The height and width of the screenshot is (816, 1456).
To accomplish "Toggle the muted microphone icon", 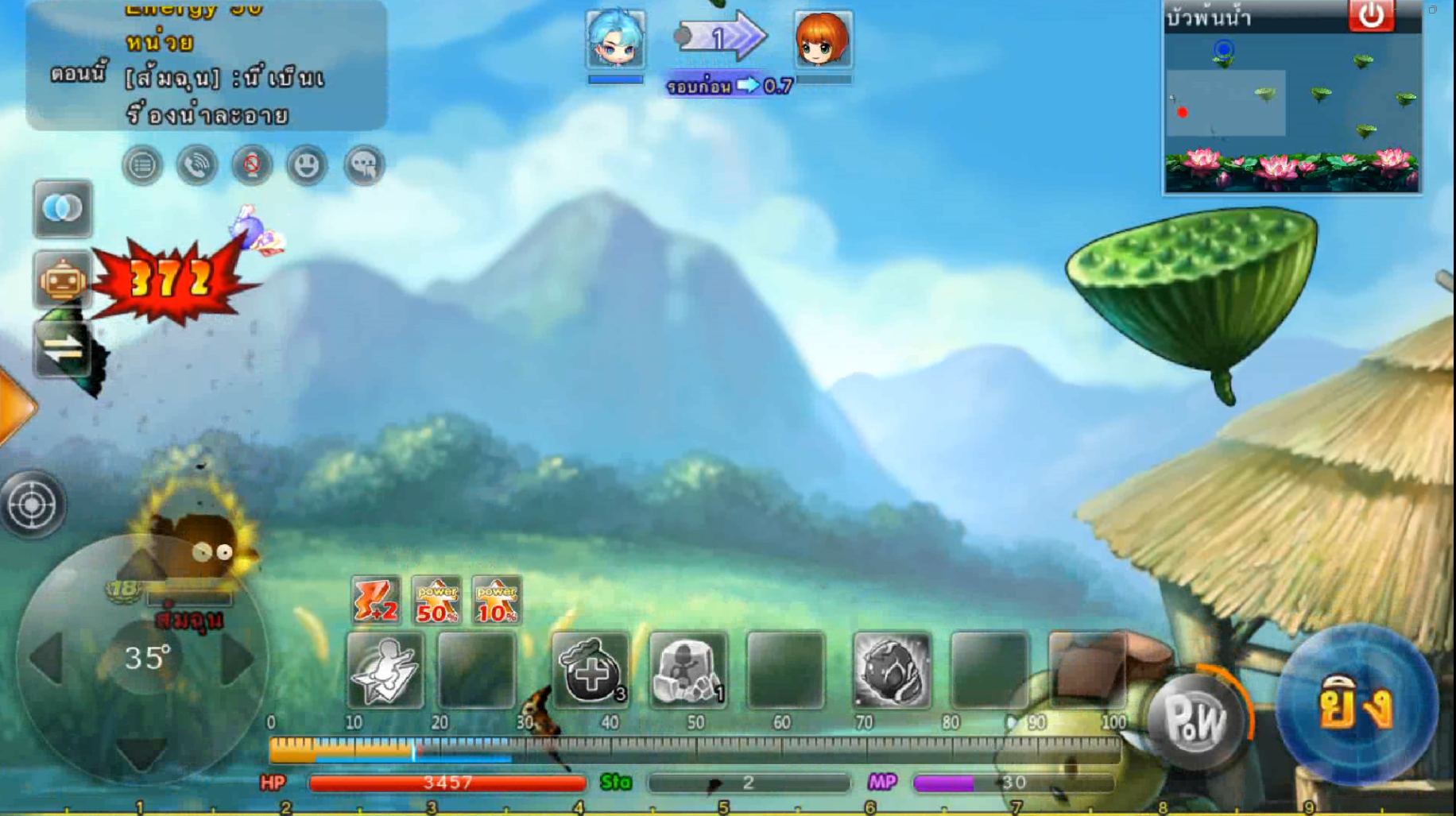I will coord(252,165).
